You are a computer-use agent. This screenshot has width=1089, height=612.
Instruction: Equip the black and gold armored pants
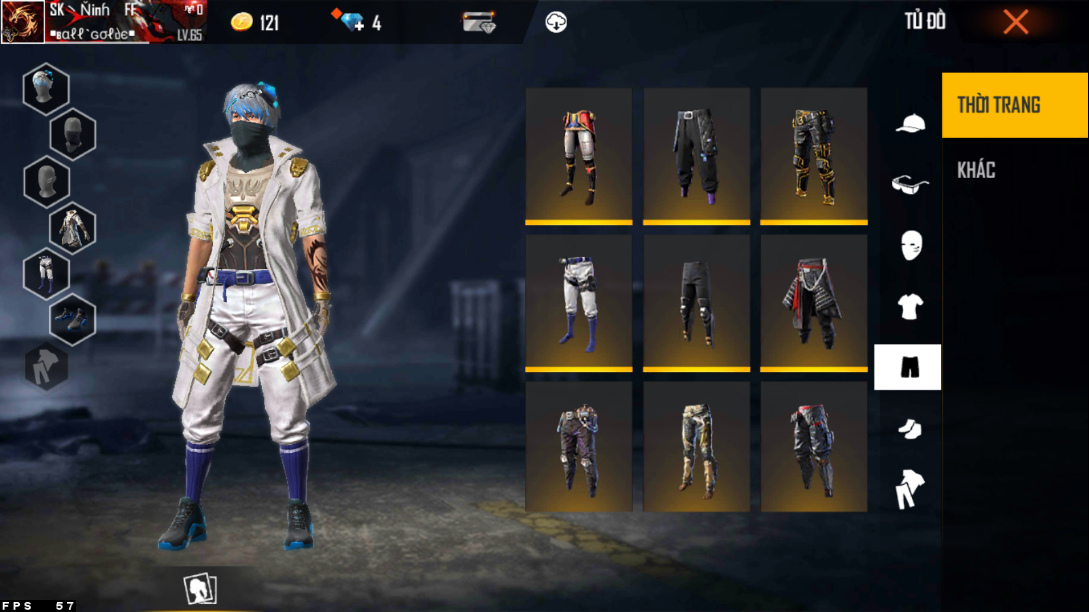coord(814,154)
